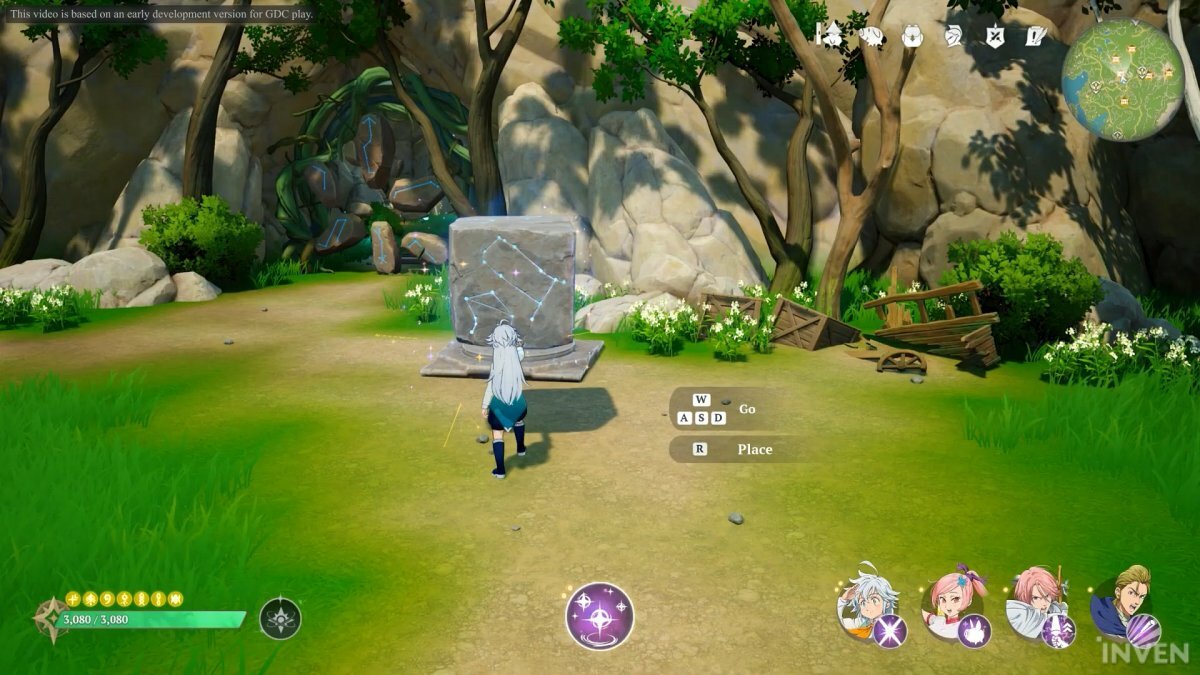Select the crossed swords shield icon
1200x675 pixels.
[994, 36]
